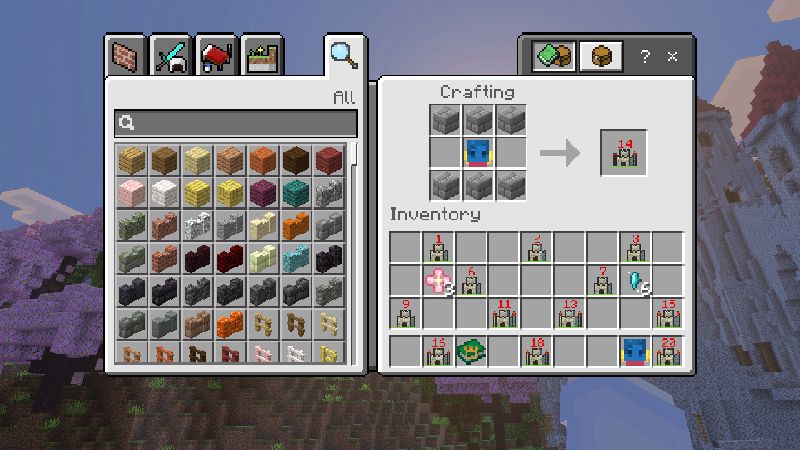800x450 pixels.
Task: Switch to the recipe book layout tab
Action: (553, 56)
